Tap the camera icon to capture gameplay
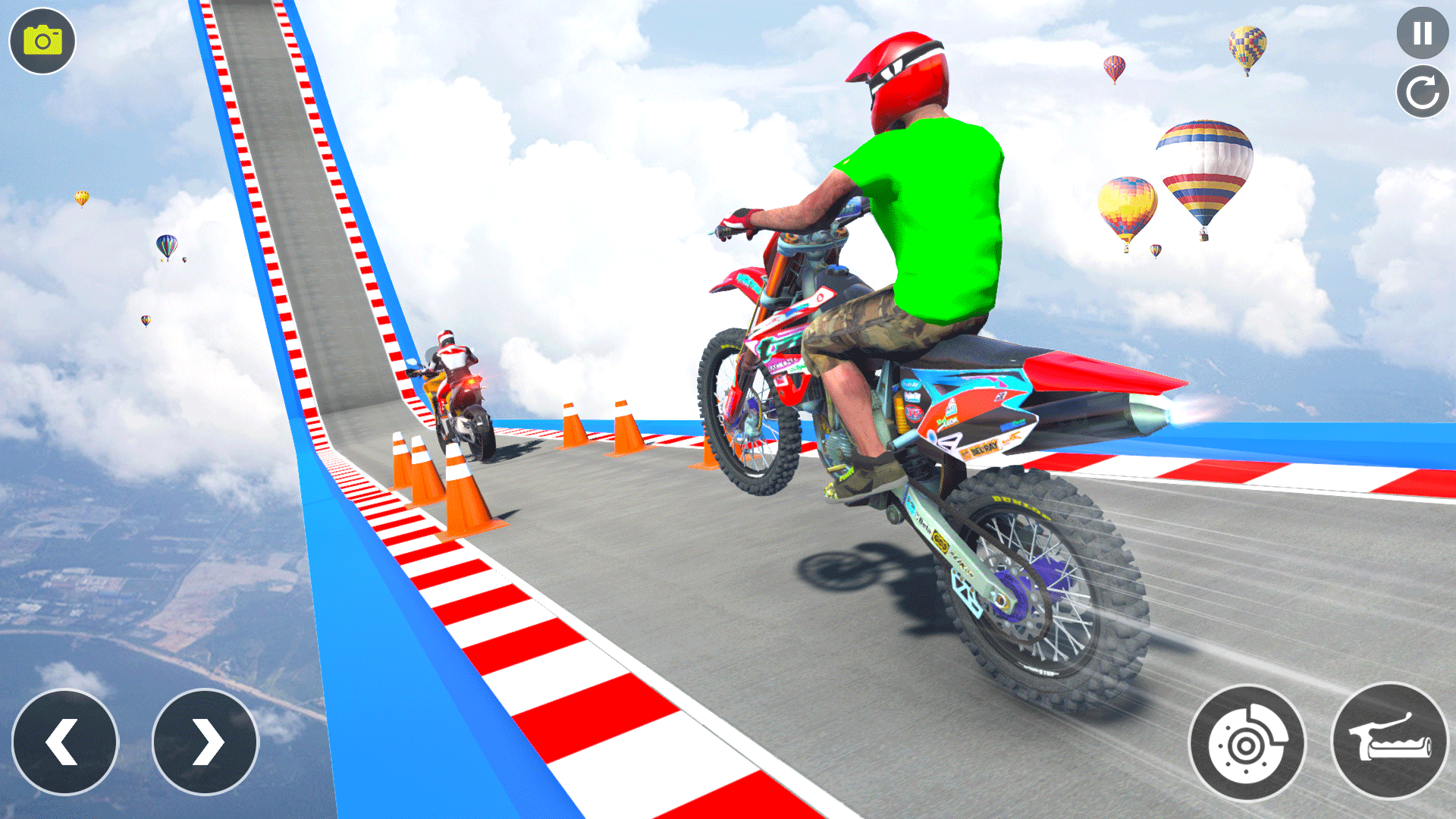This screenshot has height=819, width=1456. (x=42, y=42)
